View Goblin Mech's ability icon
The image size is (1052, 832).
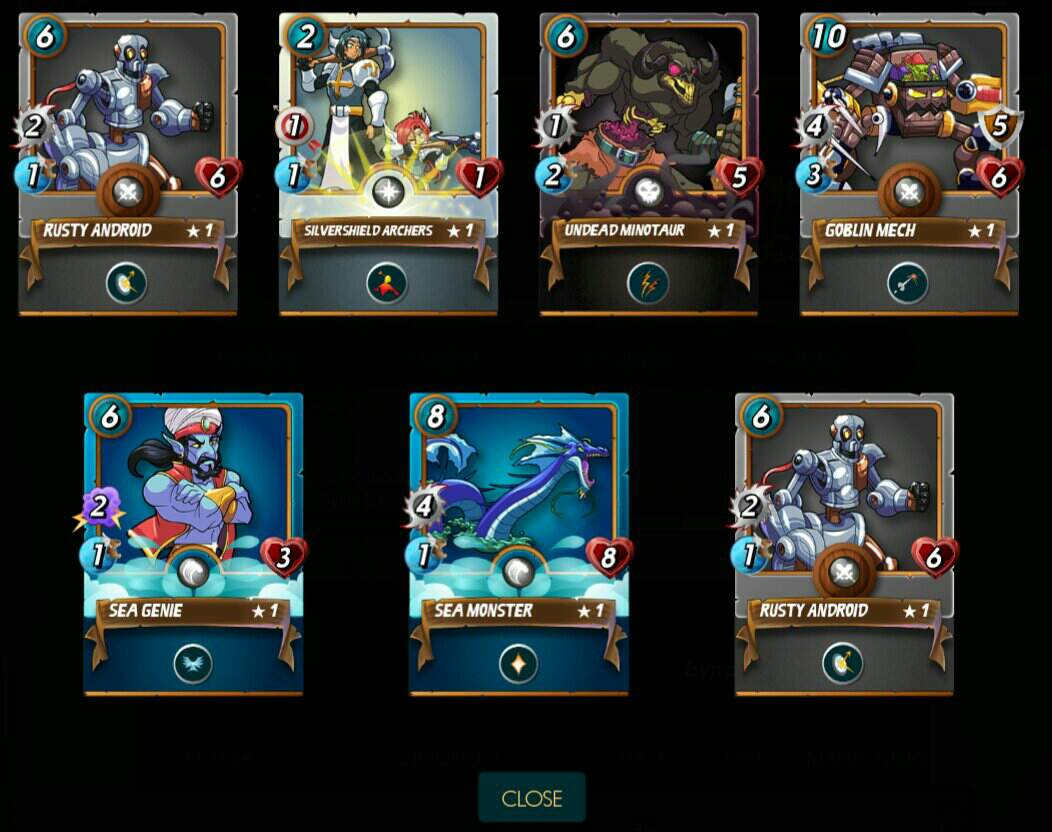(x=908, y=283)
